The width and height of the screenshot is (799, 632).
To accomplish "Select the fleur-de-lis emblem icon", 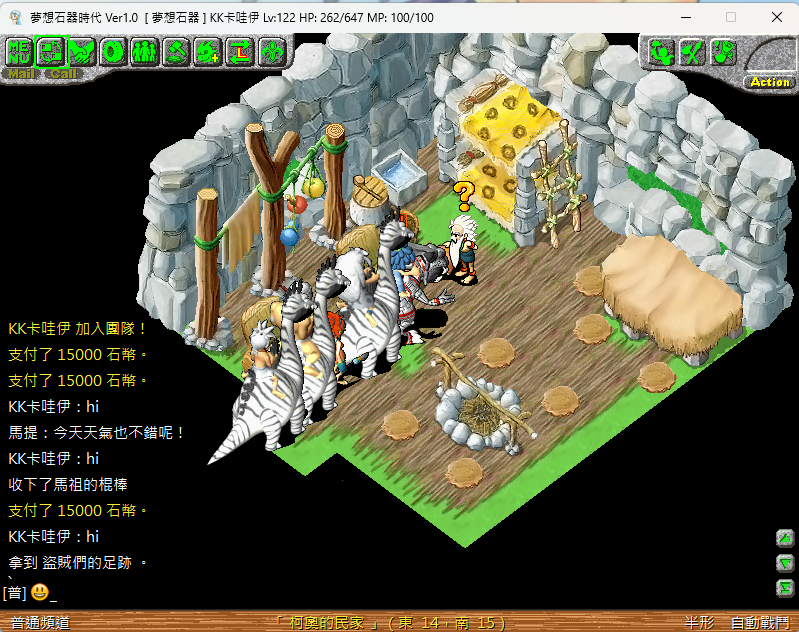I will coord(272,50).
